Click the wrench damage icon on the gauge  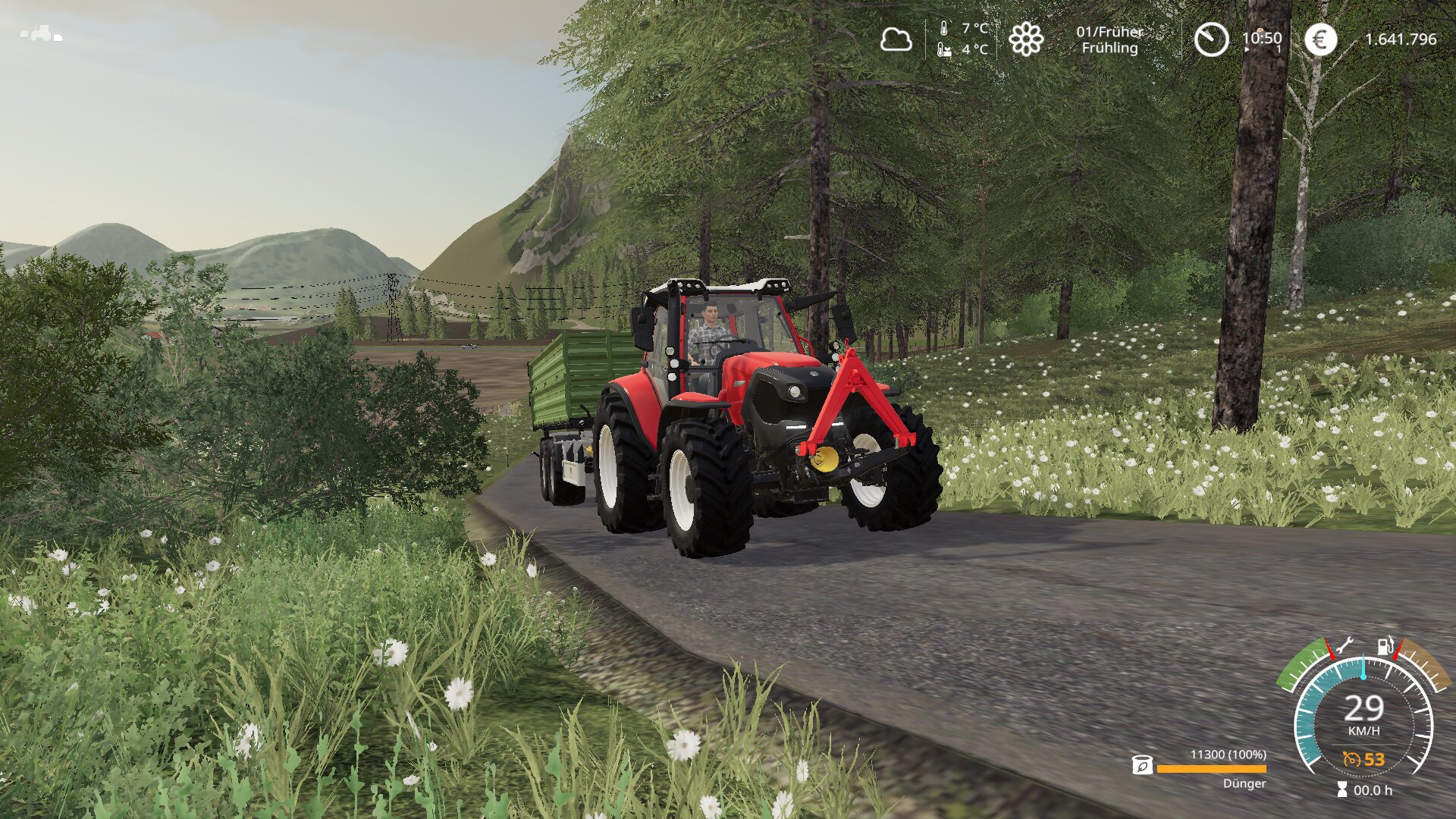1343,646
